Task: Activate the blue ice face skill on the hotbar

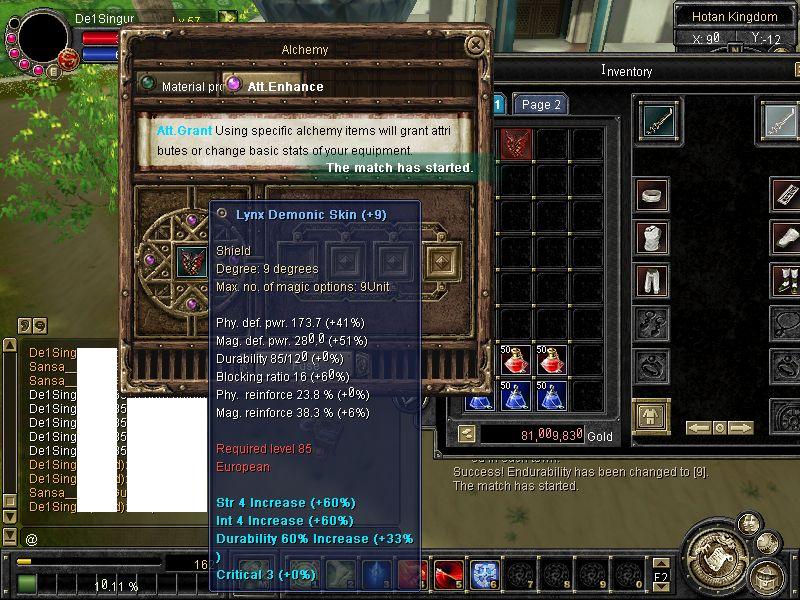Action: coord(484,573)
